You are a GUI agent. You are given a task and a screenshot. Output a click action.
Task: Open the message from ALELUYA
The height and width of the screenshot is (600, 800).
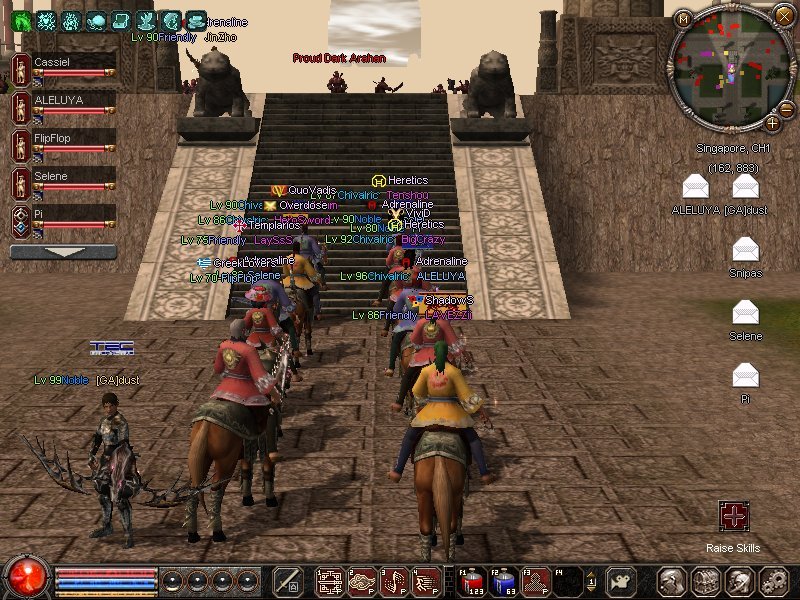[696, 187]
